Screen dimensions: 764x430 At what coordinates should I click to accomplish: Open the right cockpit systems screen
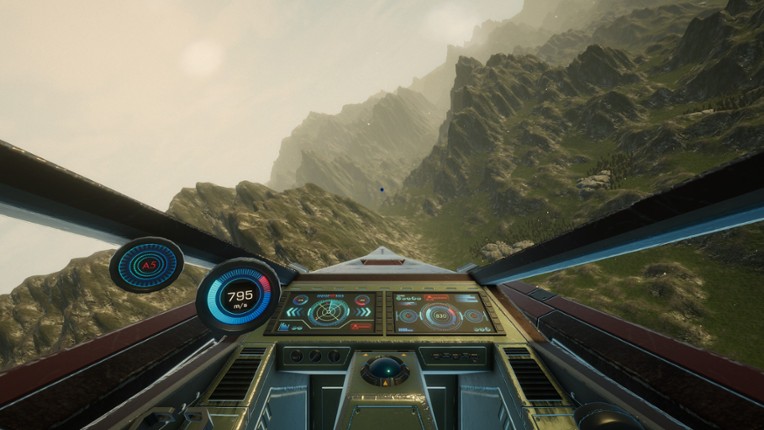pos(442,312)
